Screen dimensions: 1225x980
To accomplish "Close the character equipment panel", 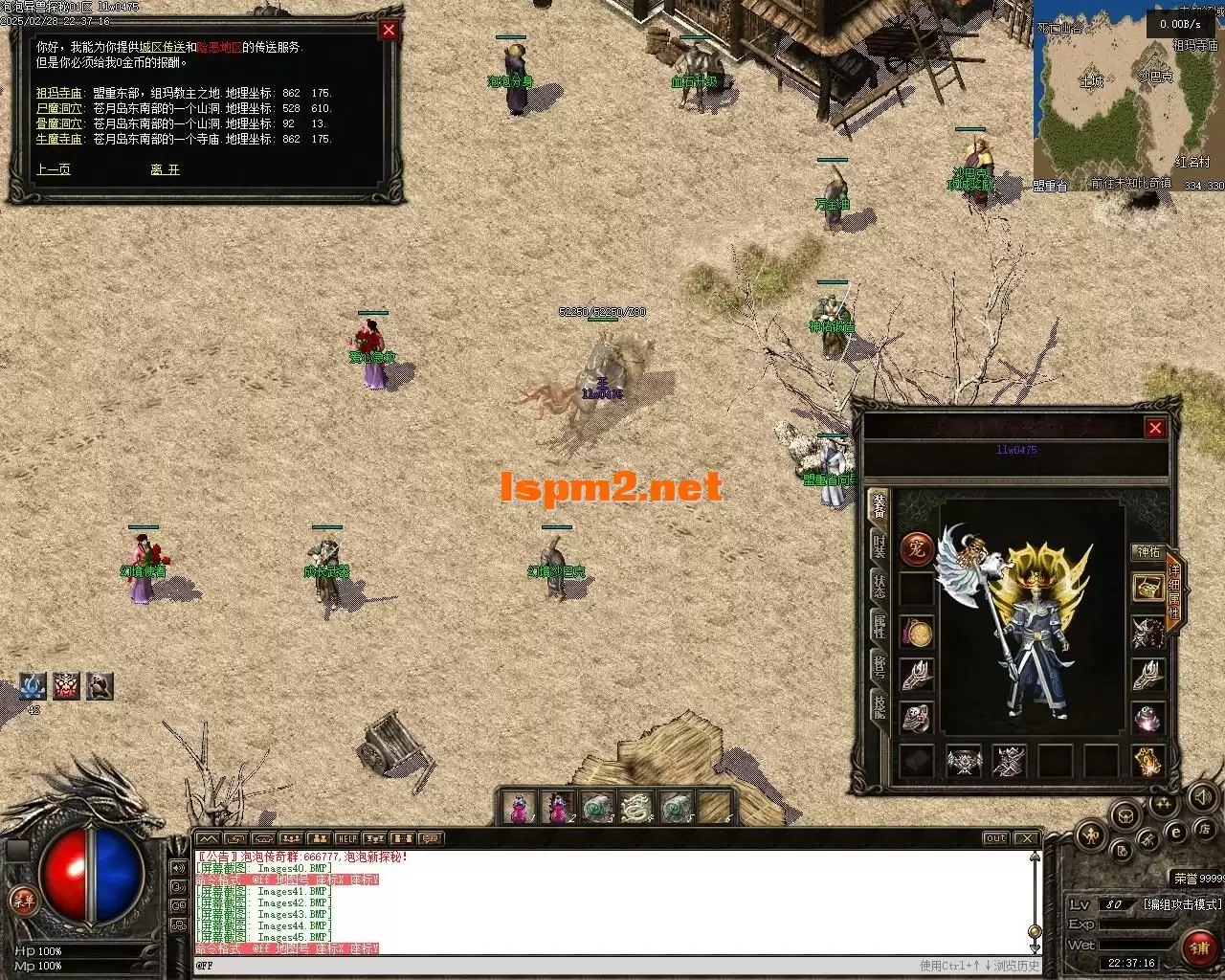I will [1155, 428].
